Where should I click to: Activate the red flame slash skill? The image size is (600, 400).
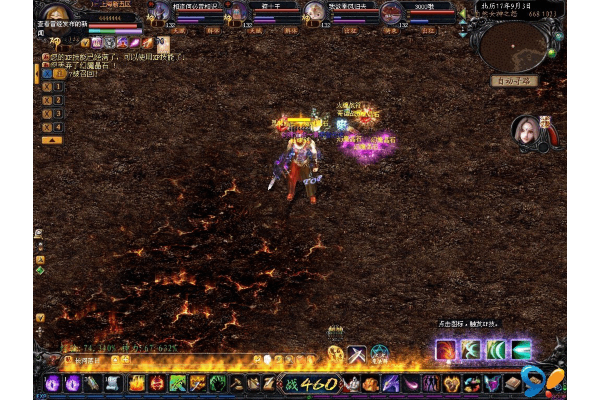point(446,350)
